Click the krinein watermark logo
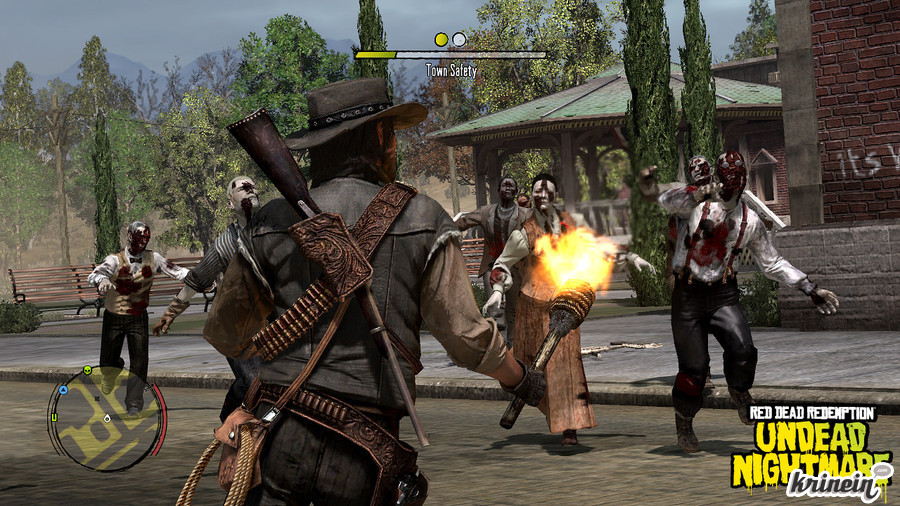Screen dimensions: 900x506 (x=837, y=484)
